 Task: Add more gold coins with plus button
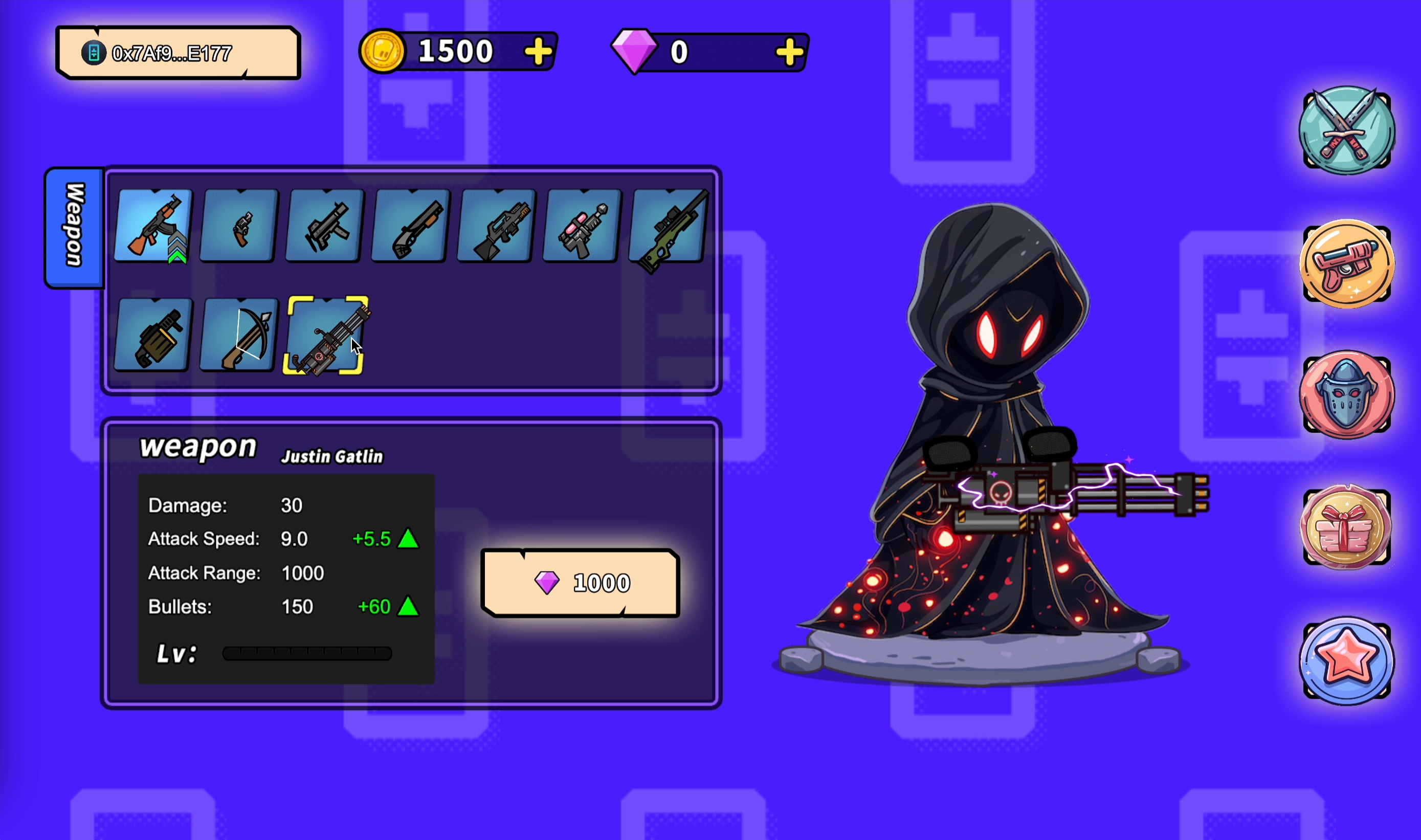point(538,52)
